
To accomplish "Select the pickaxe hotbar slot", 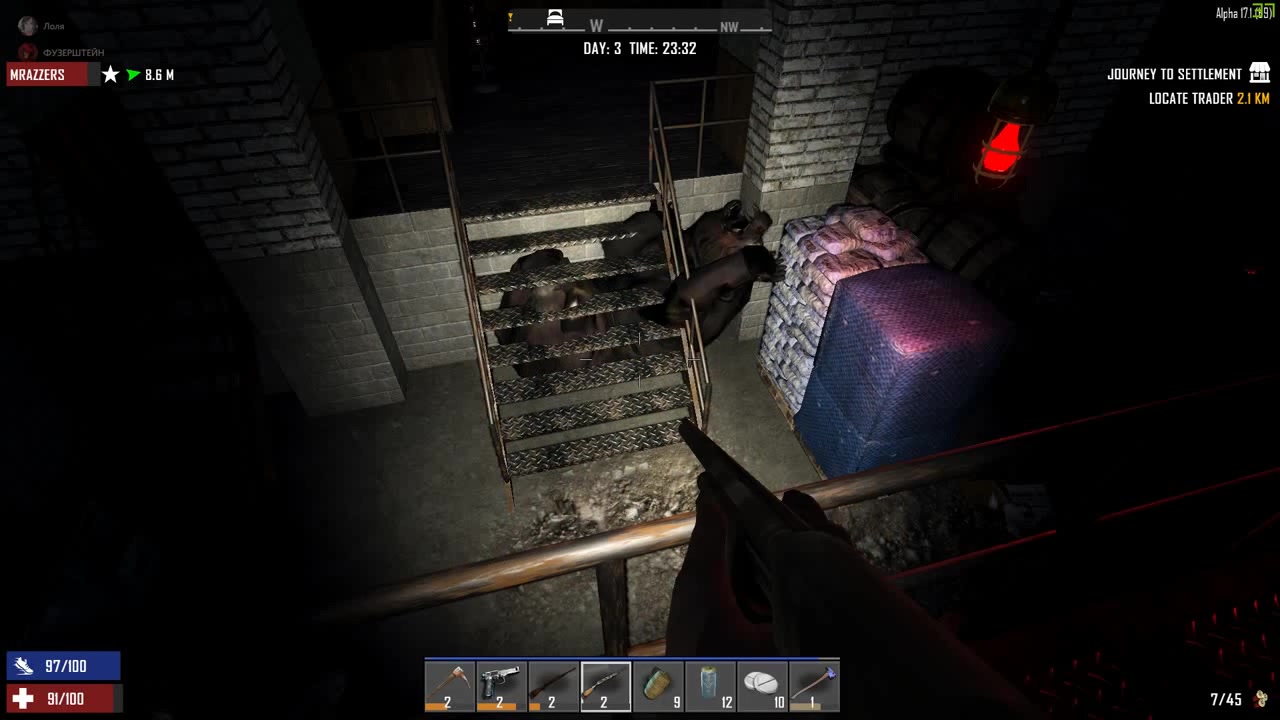I will [450, 686].
